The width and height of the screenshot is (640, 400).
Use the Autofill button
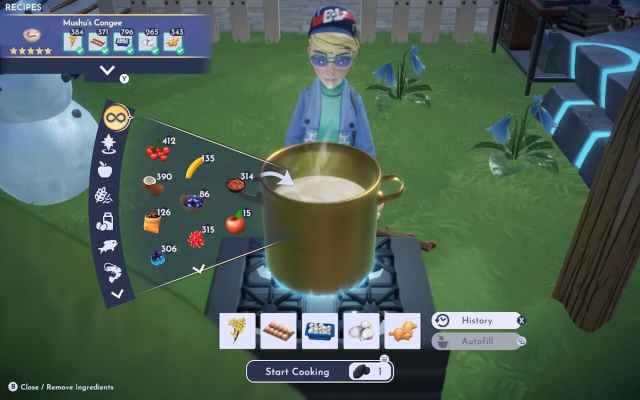point(477,341)
